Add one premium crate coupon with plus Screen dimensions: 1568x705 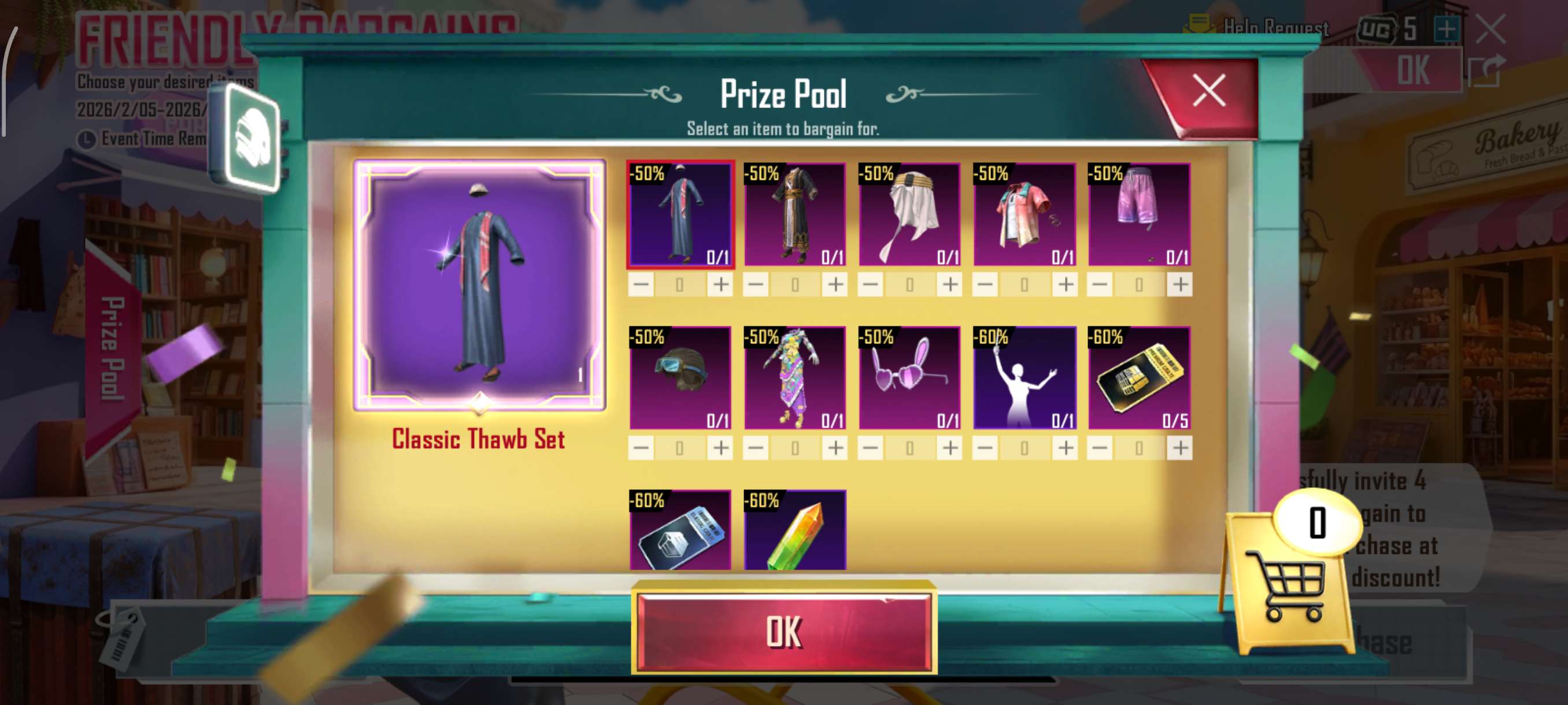click(x=1179, y=448)
